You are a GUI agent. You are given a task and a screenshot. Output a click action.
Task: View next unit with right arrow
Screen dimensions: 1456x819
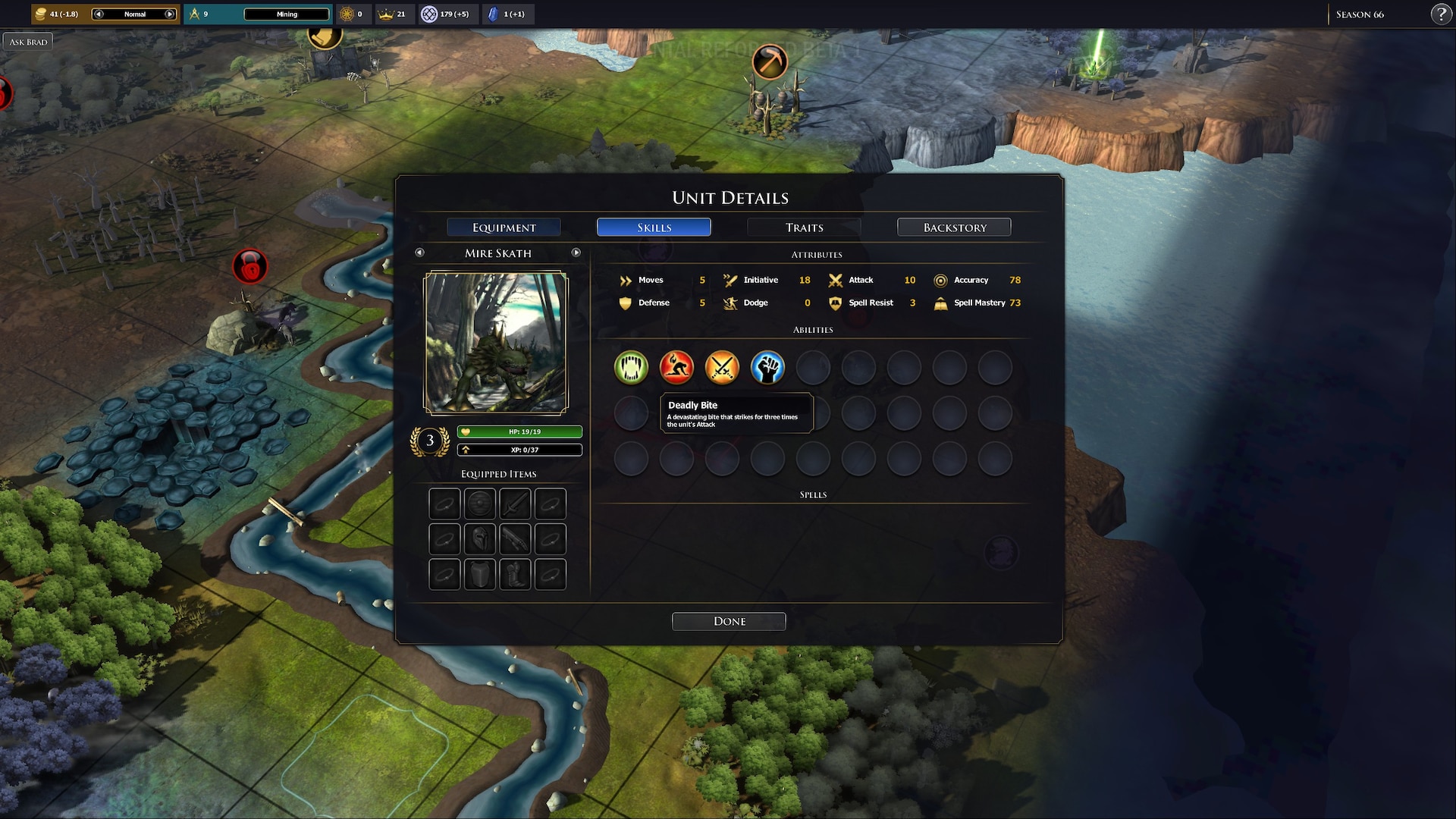coord(576,253)
